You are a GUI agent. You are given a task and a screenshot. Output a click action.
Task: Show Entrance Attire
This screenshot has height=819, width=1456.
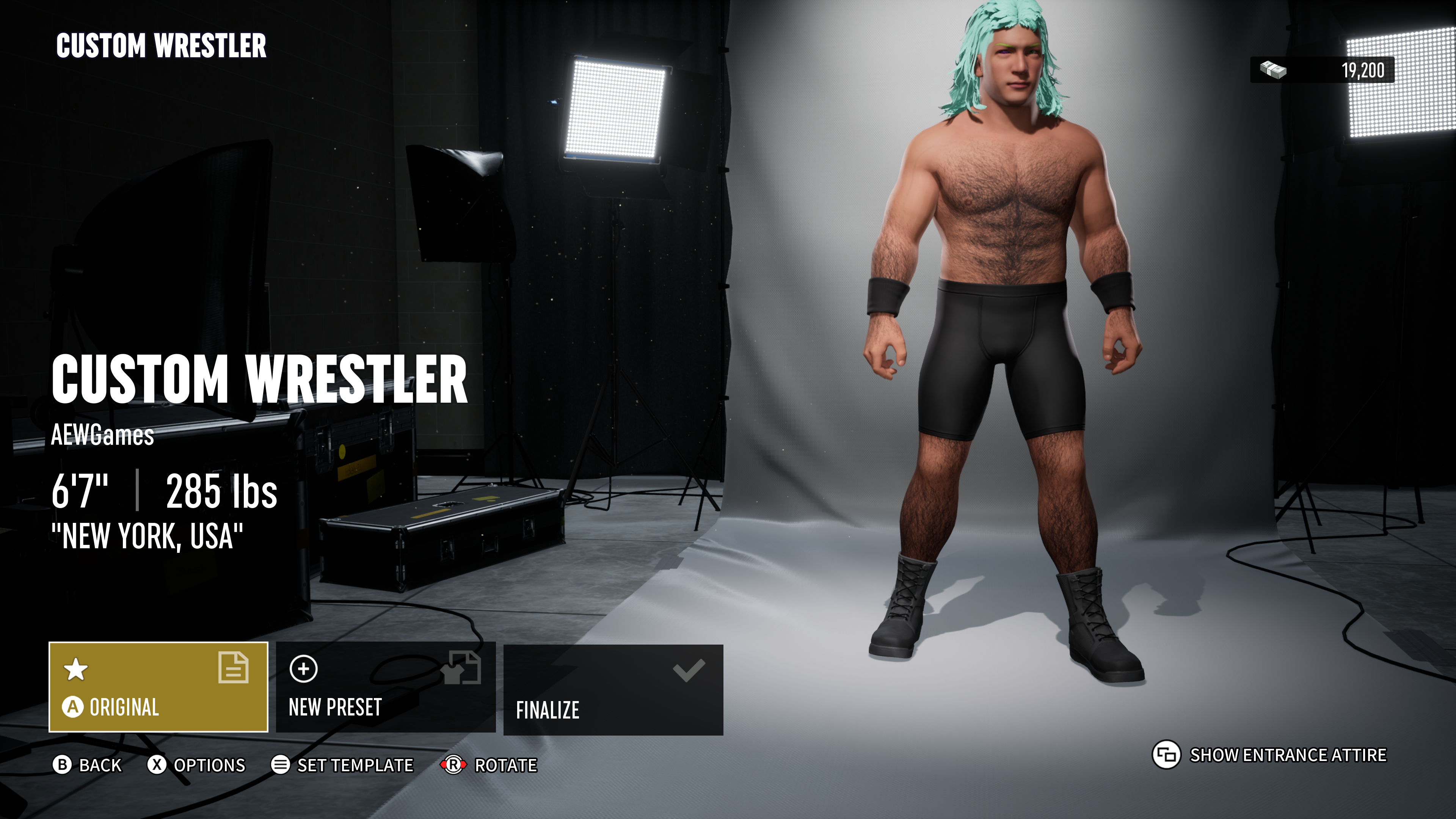pyautogui.click(x=1269, y=755)
